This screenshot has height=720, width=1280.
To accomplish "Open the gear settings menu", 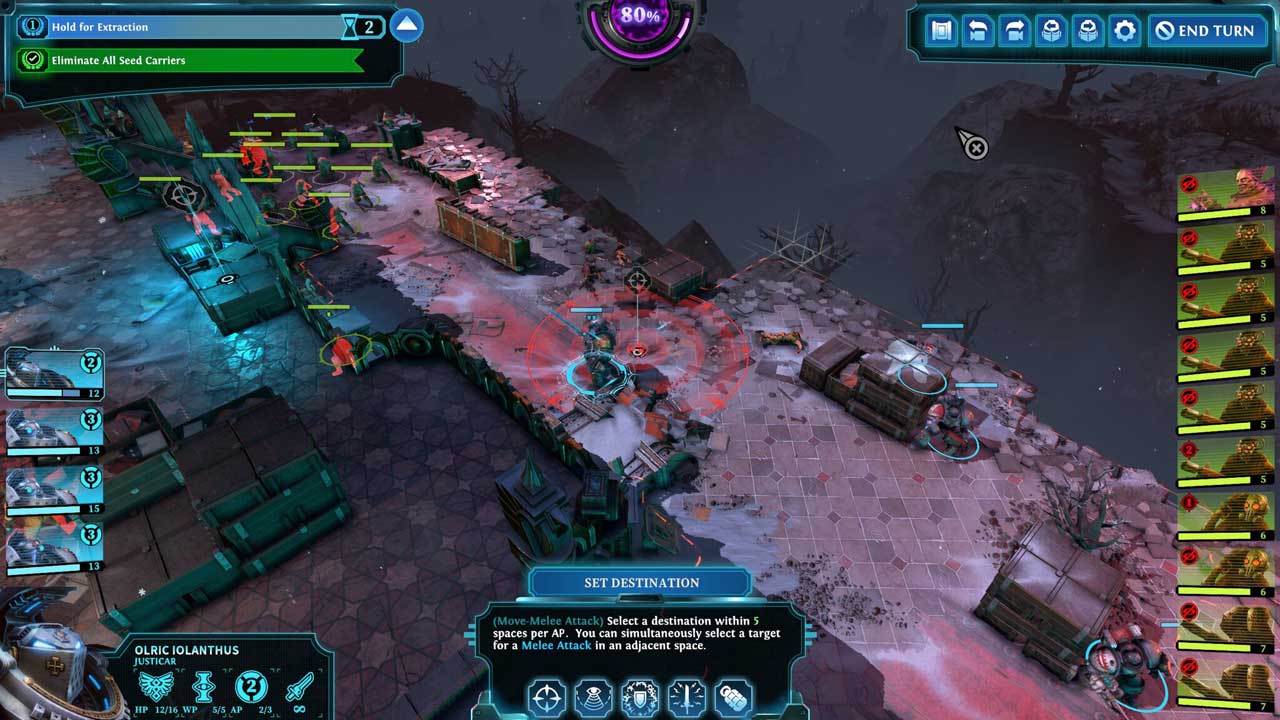I will 1125,31.
